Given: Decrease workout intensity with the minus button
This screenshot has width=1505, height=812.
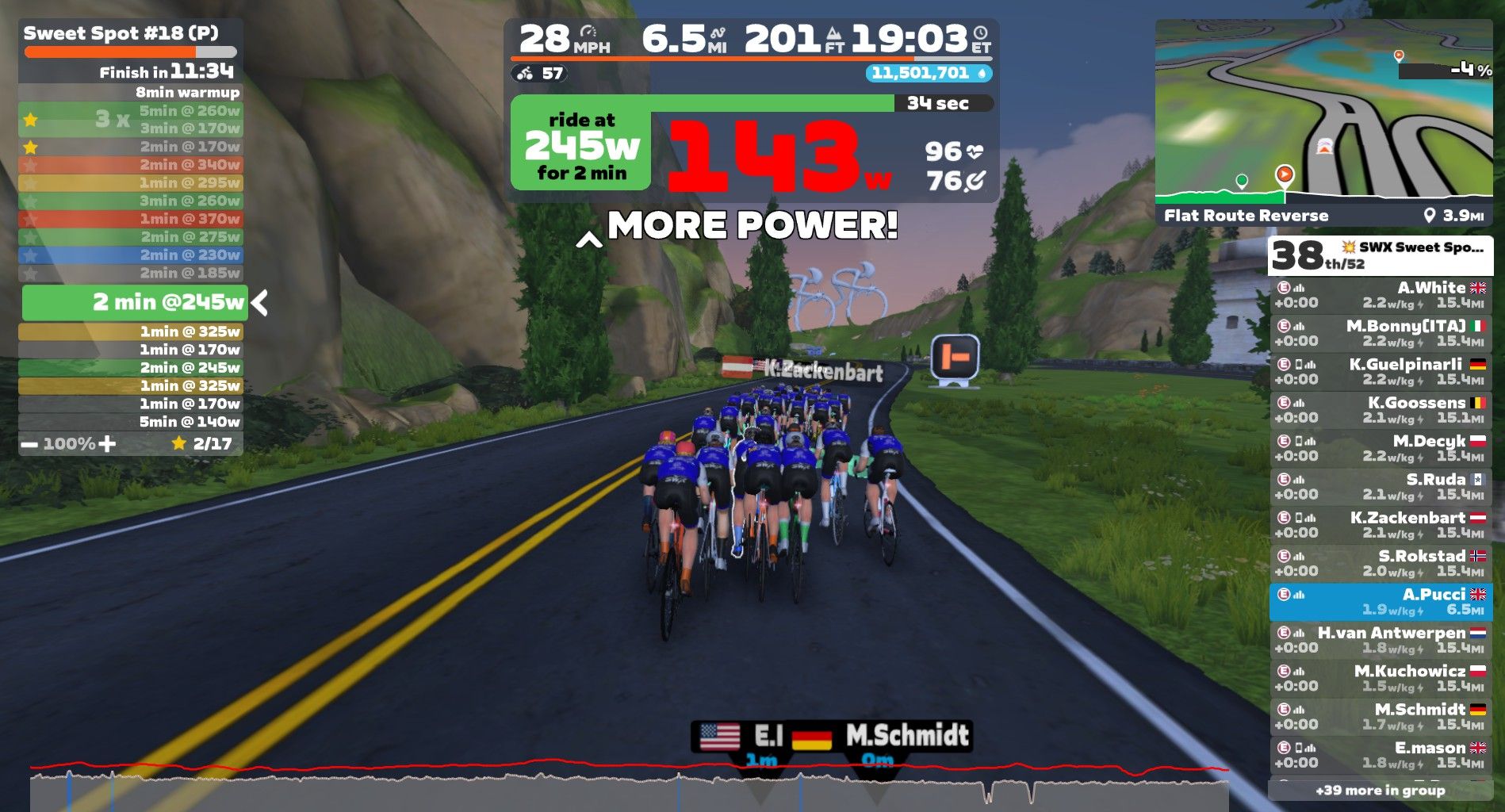Looking at the screenshot, I should 29,444.
